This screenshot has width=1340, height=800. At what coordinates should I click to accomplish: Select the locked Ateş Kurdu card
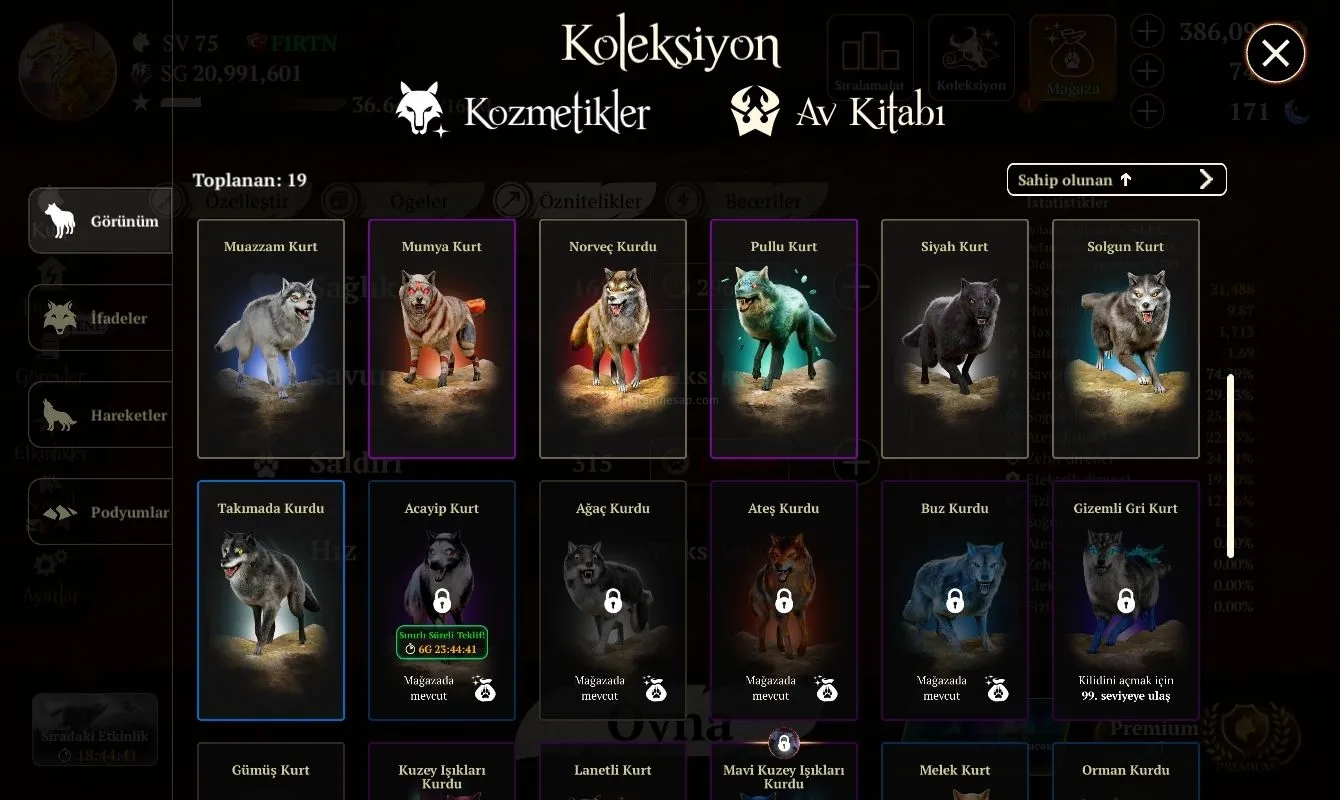click(x=784, y=600)
